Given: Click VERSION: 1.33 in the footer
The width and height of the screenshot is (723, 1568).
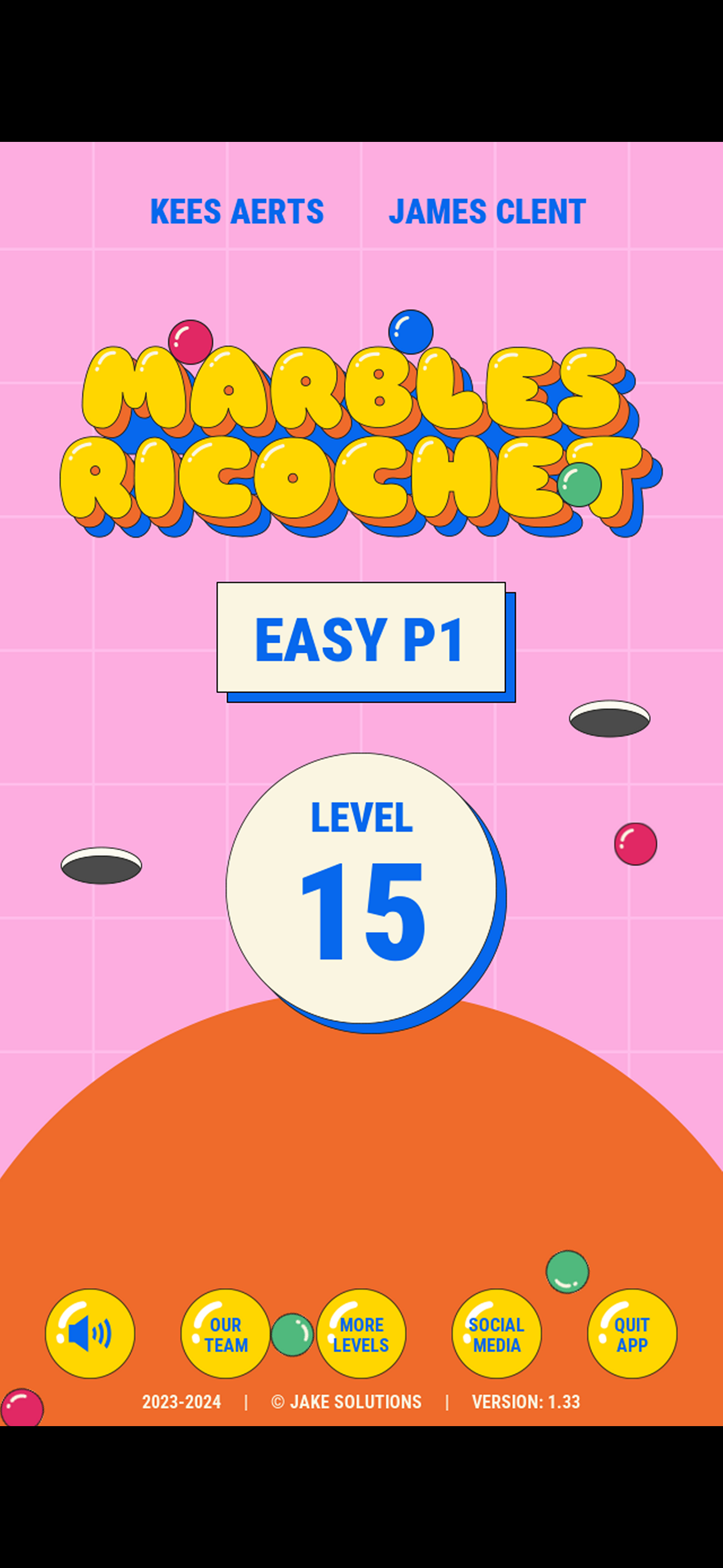Looking at the screenshot, I should (526, 1402).
